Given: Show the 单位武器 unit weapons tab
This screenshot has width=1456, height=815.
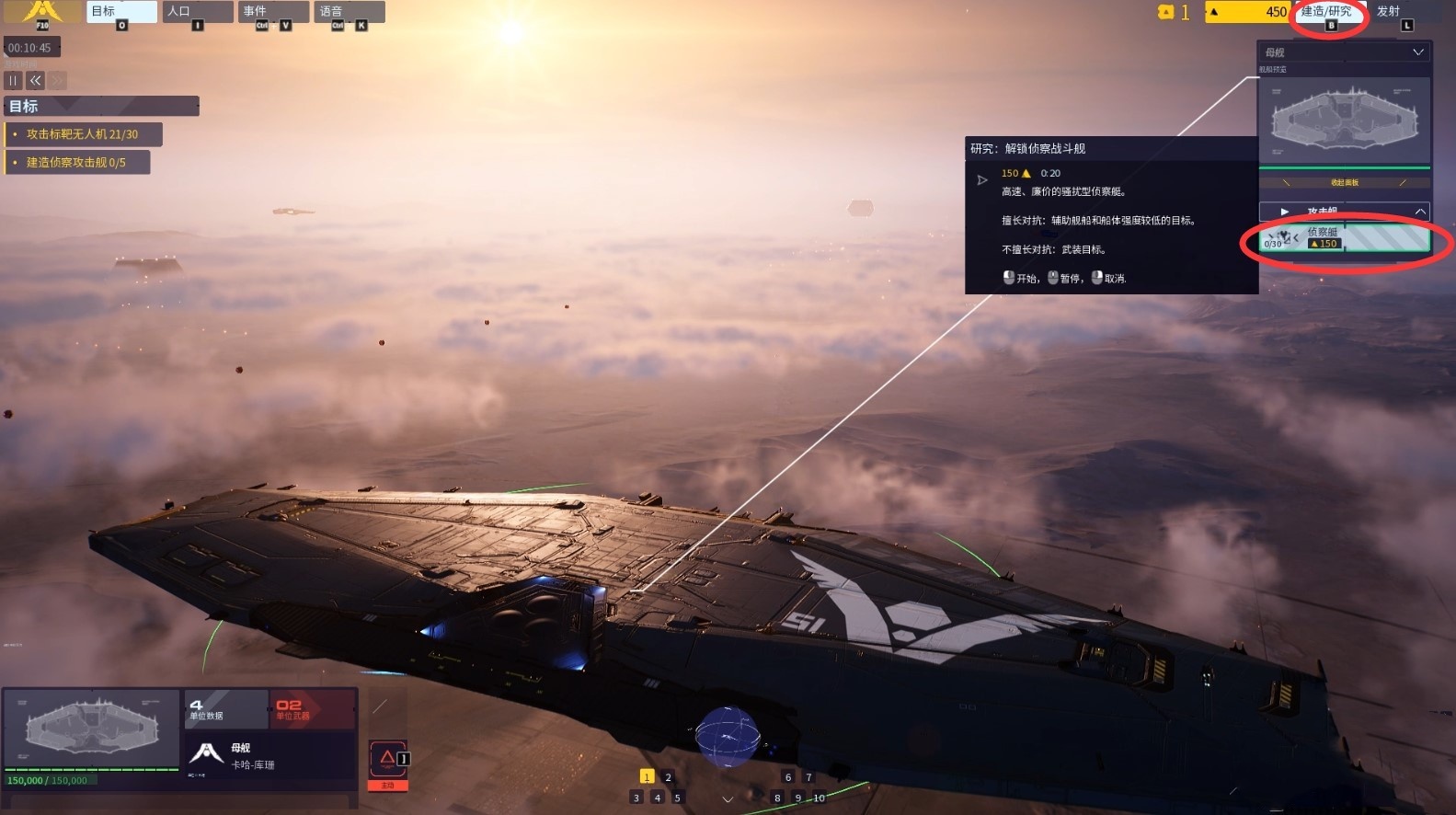Looking at the screenshot, I should pos(313,709).
